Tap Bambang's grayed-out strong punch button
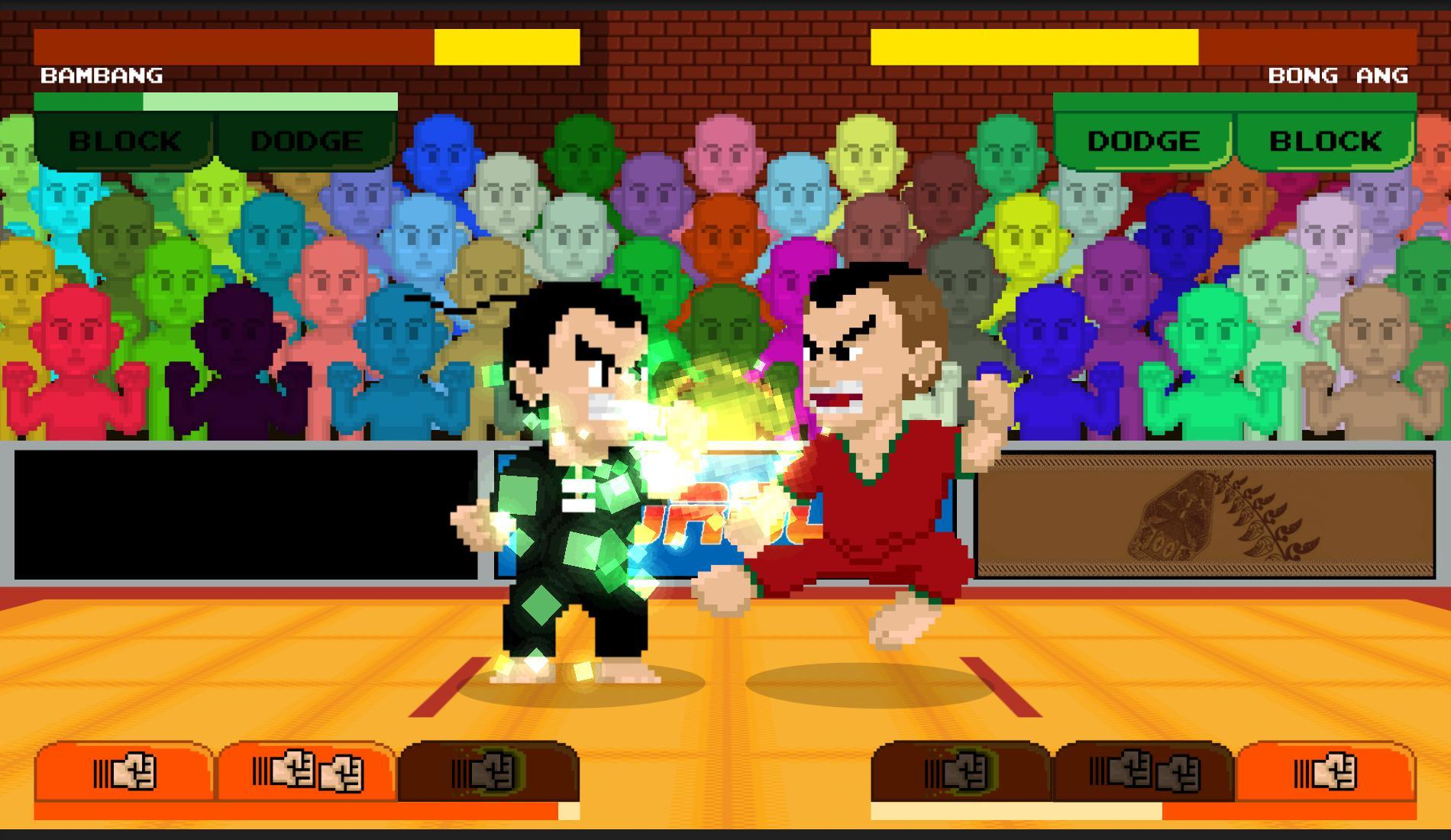The height and width of the screenshot is (840, 1451). click(x=489, y=771)
